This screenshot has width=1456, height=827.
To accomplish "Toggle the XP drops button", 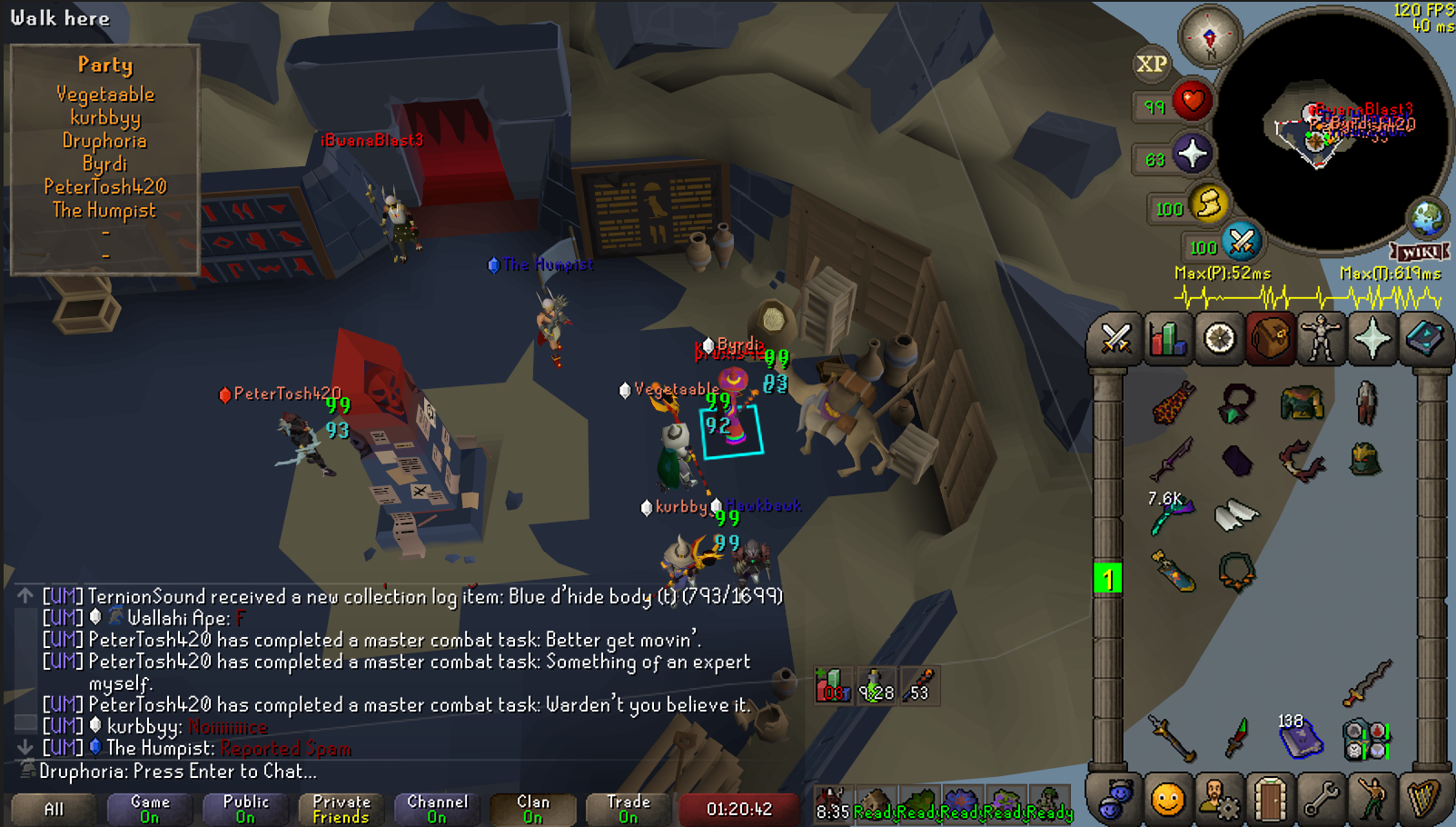I will 1152,65.
